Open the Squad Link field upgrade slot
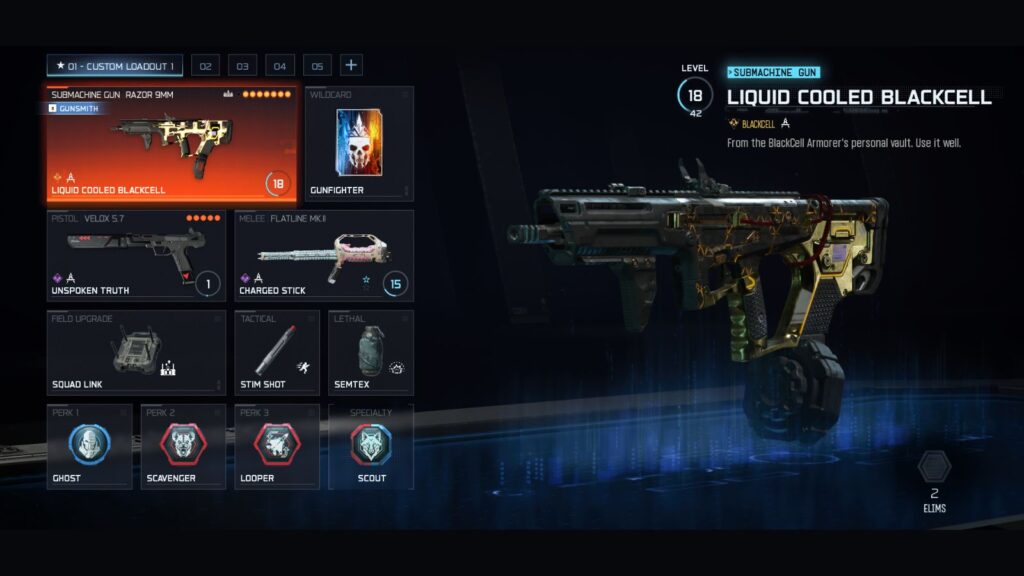The image size is (1024, 576). [136, 353]
